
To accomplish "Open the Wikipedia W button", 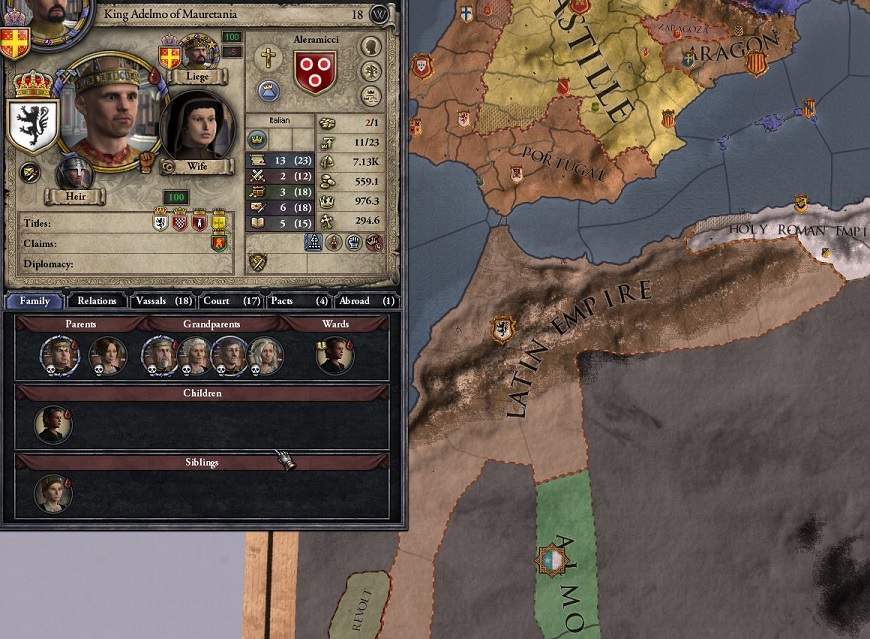I will click(379, 15).
